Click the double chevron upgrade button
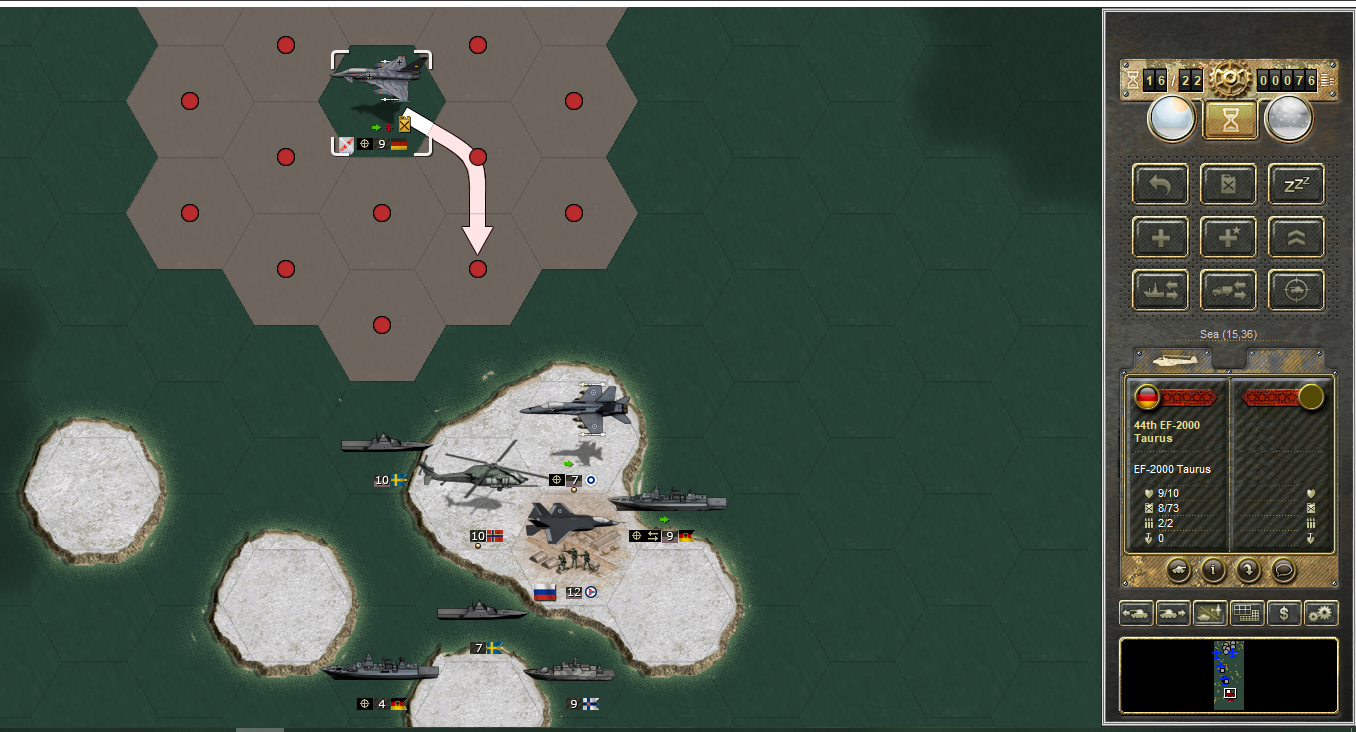1356x732 pixels. click(1296, 237)
